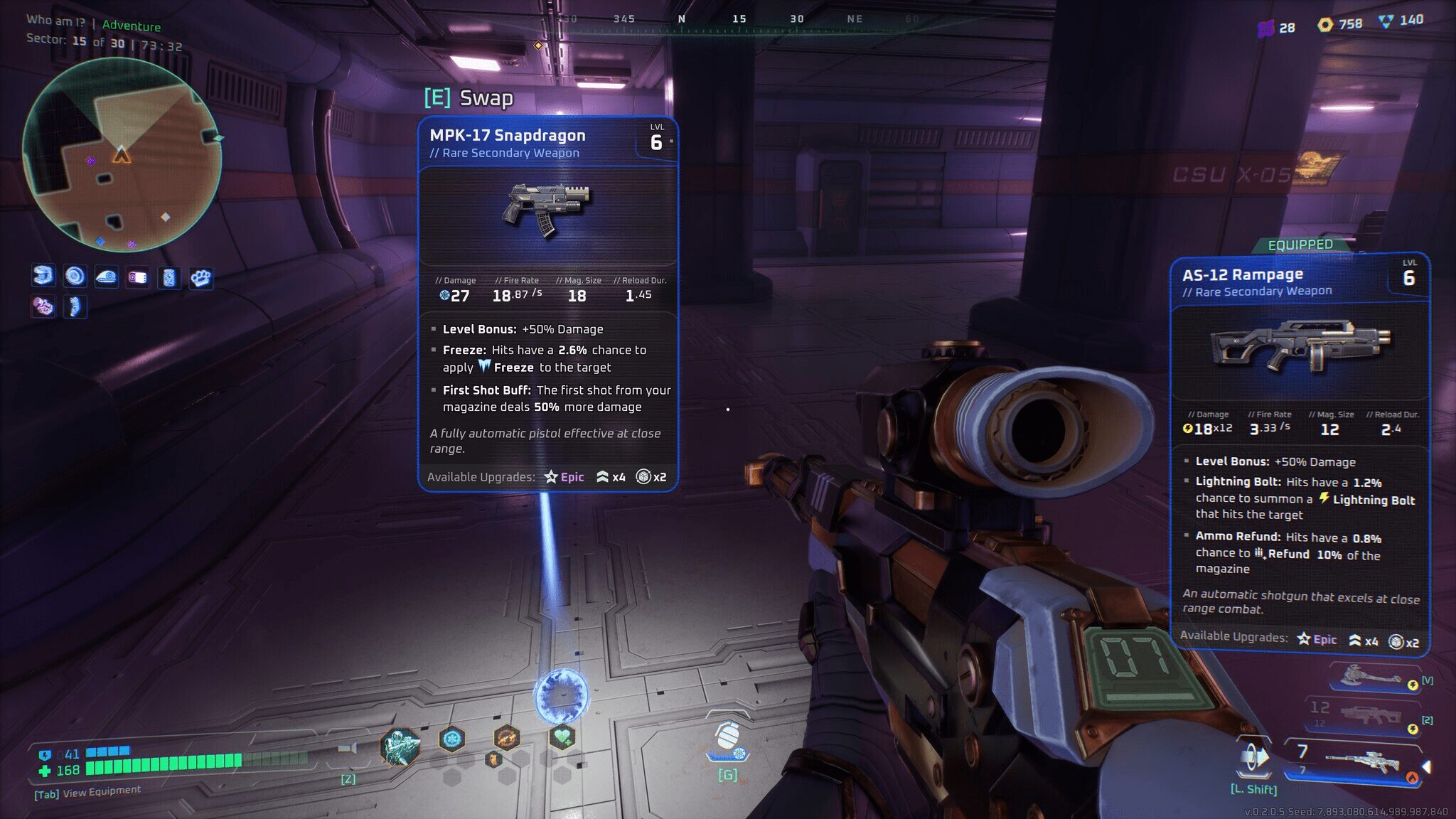Click the gold coin currency icon
Viewport: 1456px width, 819px height.
pyautogui.click(x=1324, y=24)
